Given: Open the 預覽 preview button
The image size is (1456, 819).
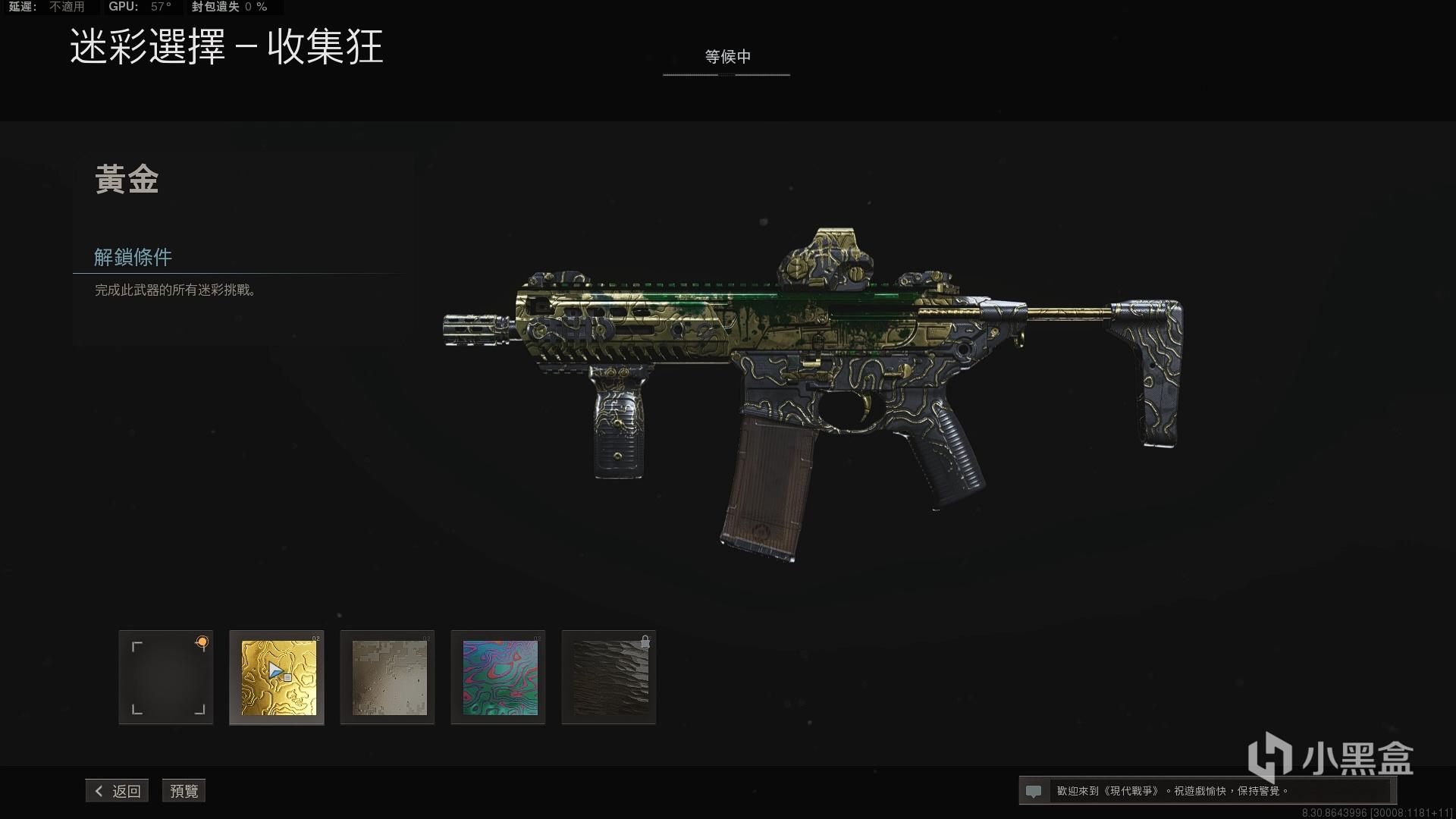Looking at the screenshot, I should point(184,791).
